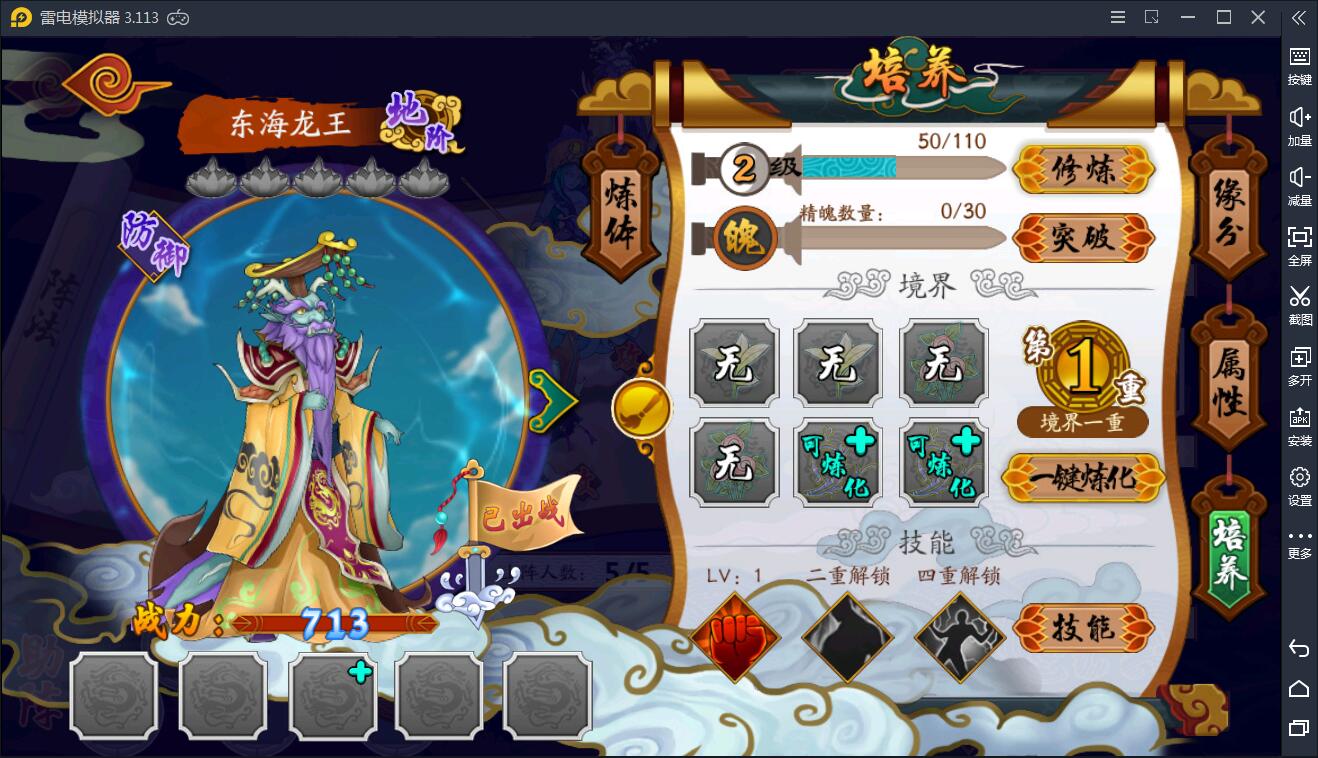Open the 技能 skills button
Screen dimensions: 1318x758
pos(1083,628)
